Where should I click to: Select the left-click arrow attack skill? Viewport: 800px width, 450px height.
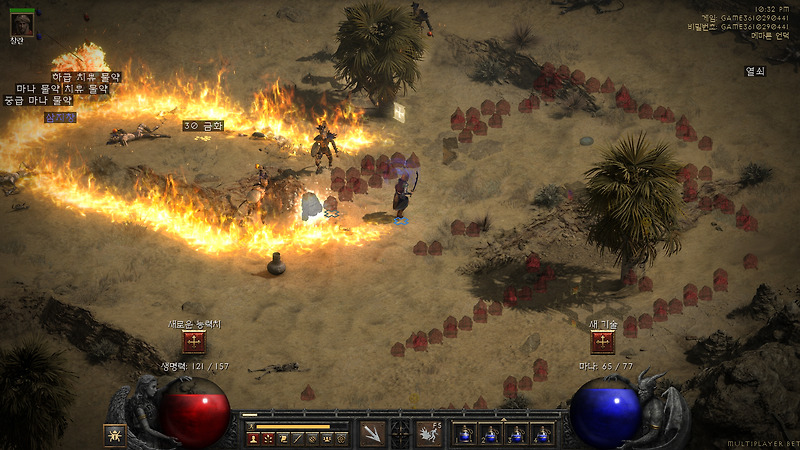(x=372, y=433)
